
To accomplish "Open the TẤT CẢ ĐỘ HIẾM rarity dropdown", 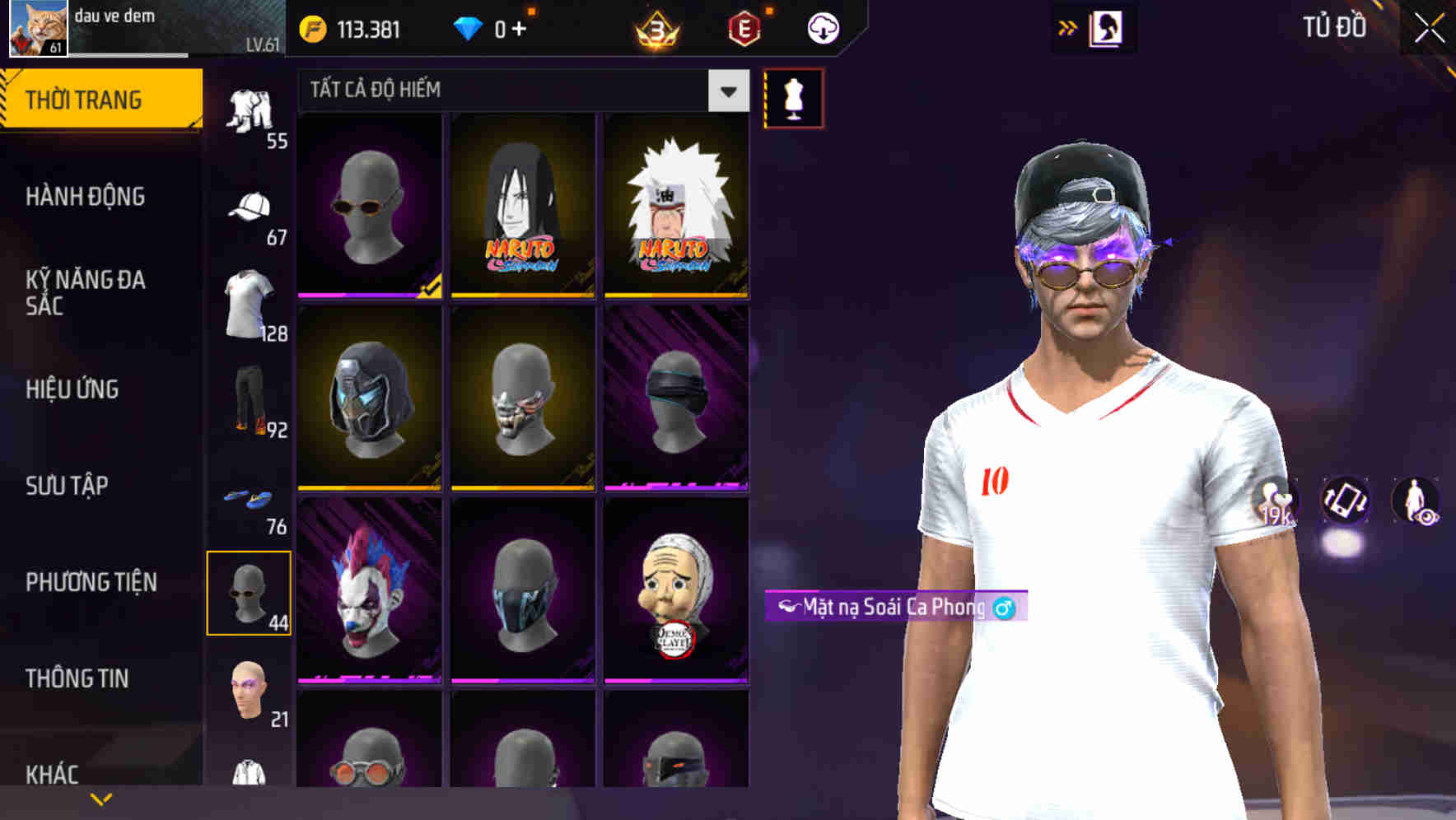I will (x=511, y=91).
